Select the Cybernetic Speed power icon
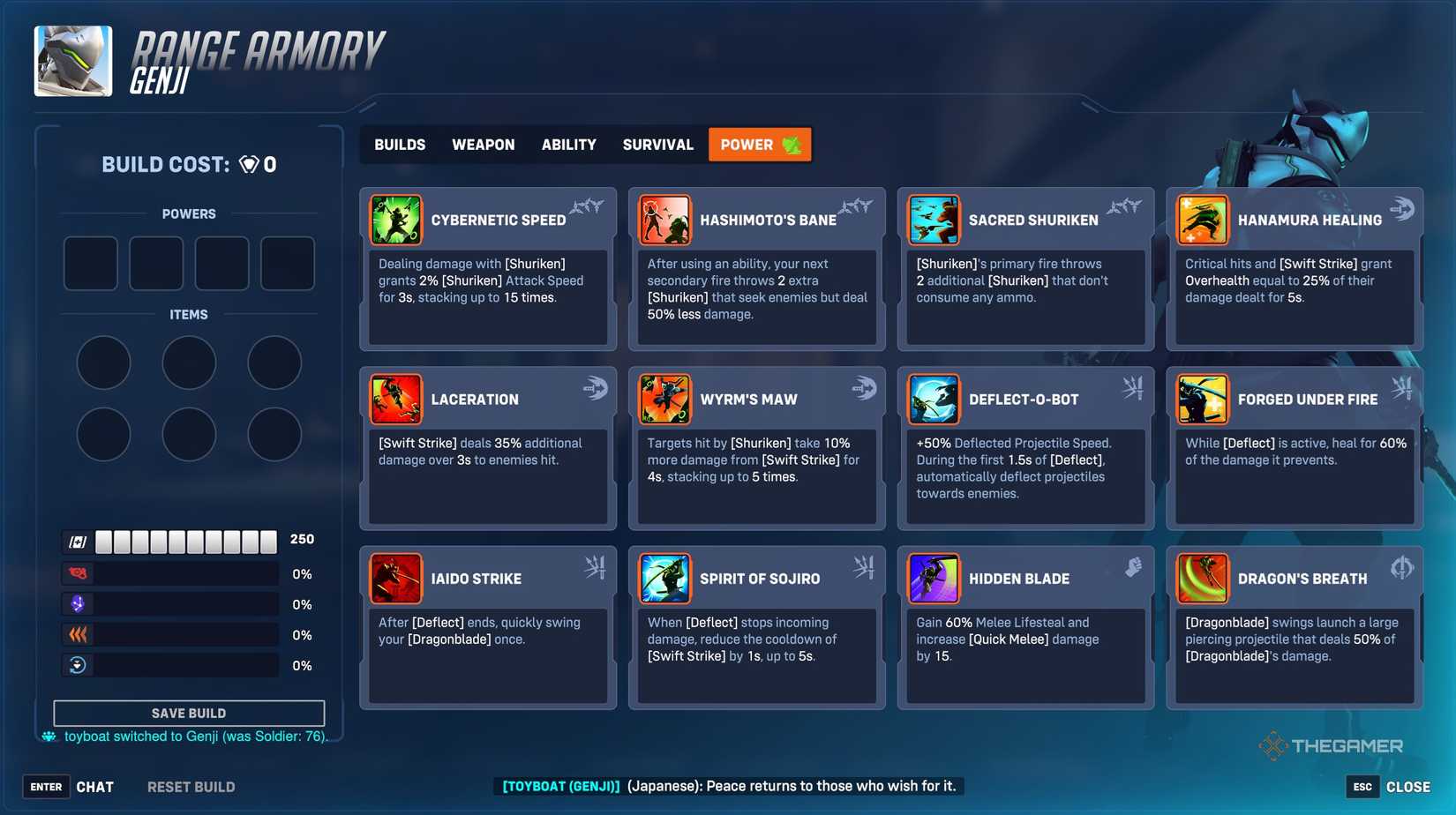This screenshot has width=1456, height=815. 396,220
